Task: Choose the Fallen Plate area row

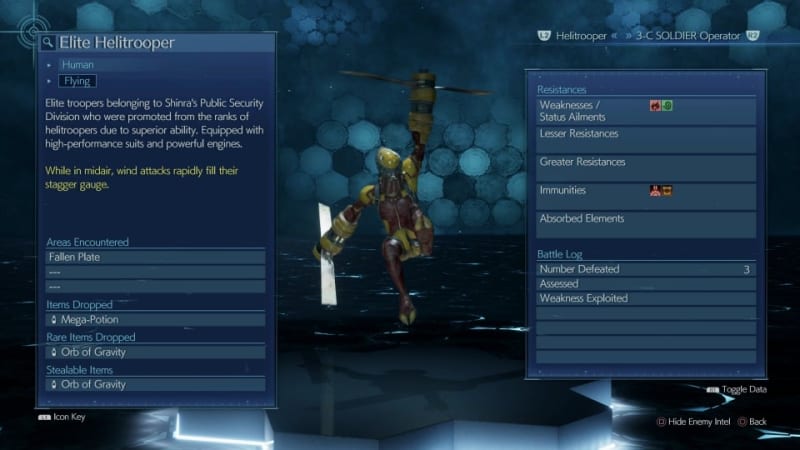Action: tap(155, 257)
